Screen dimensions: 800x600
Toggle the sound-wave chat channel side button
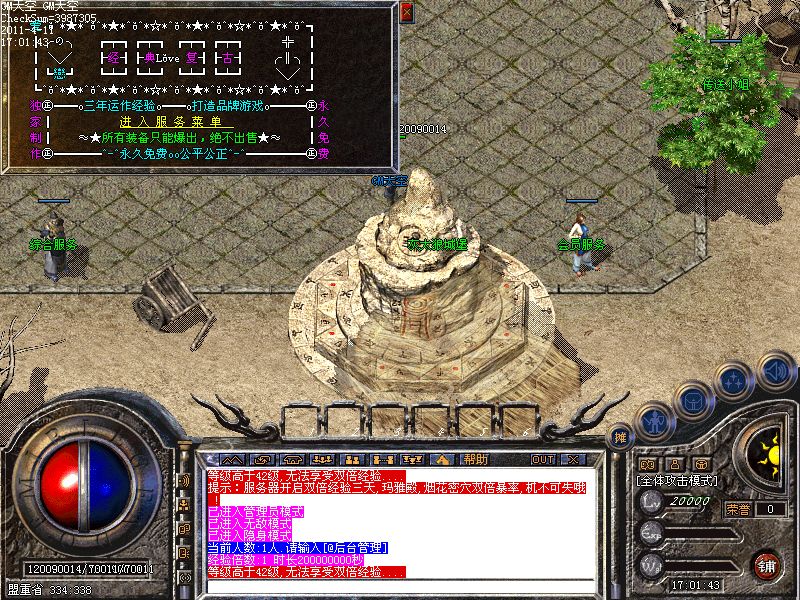[x=185, y=480]
